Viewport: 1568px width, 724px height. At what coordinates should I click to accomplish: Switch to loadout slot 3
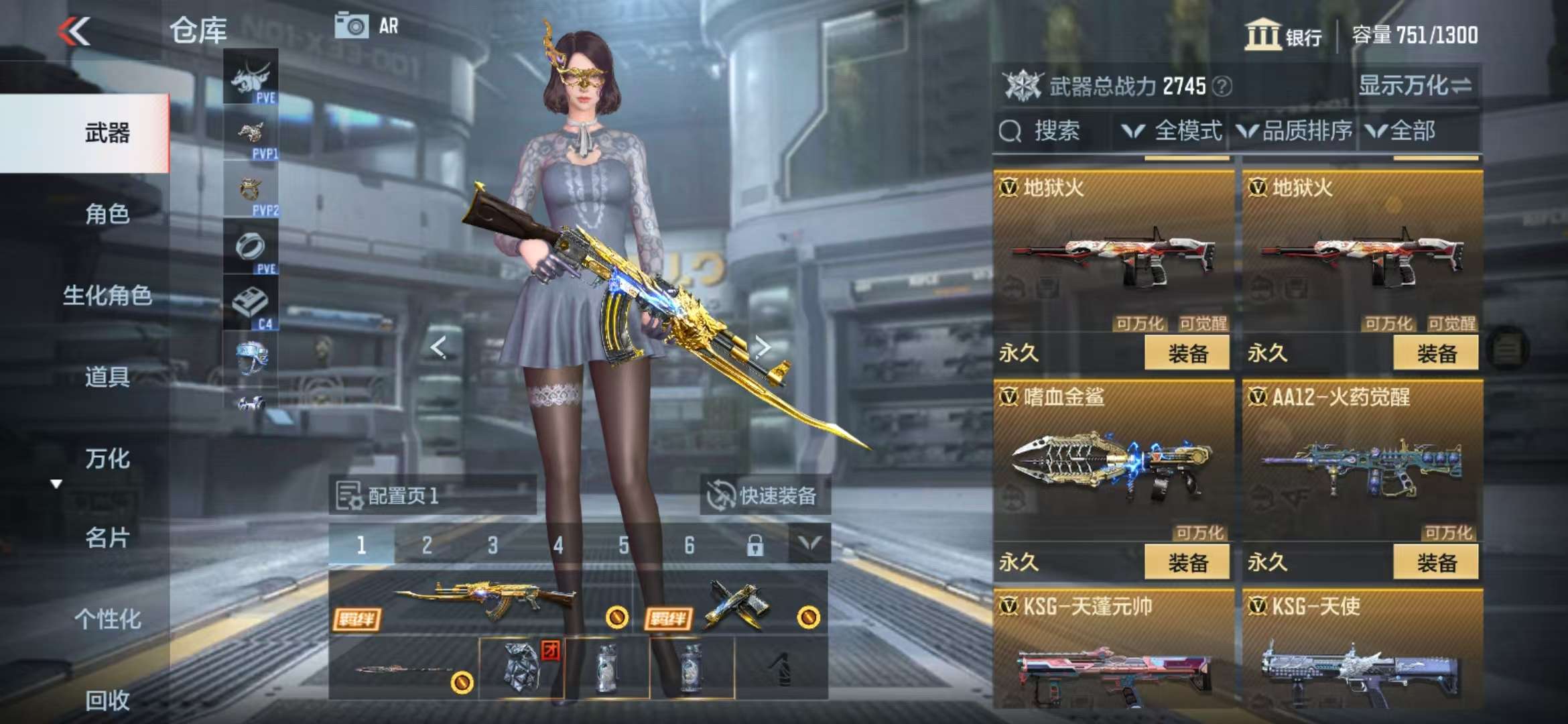click(x=493, y=546)
